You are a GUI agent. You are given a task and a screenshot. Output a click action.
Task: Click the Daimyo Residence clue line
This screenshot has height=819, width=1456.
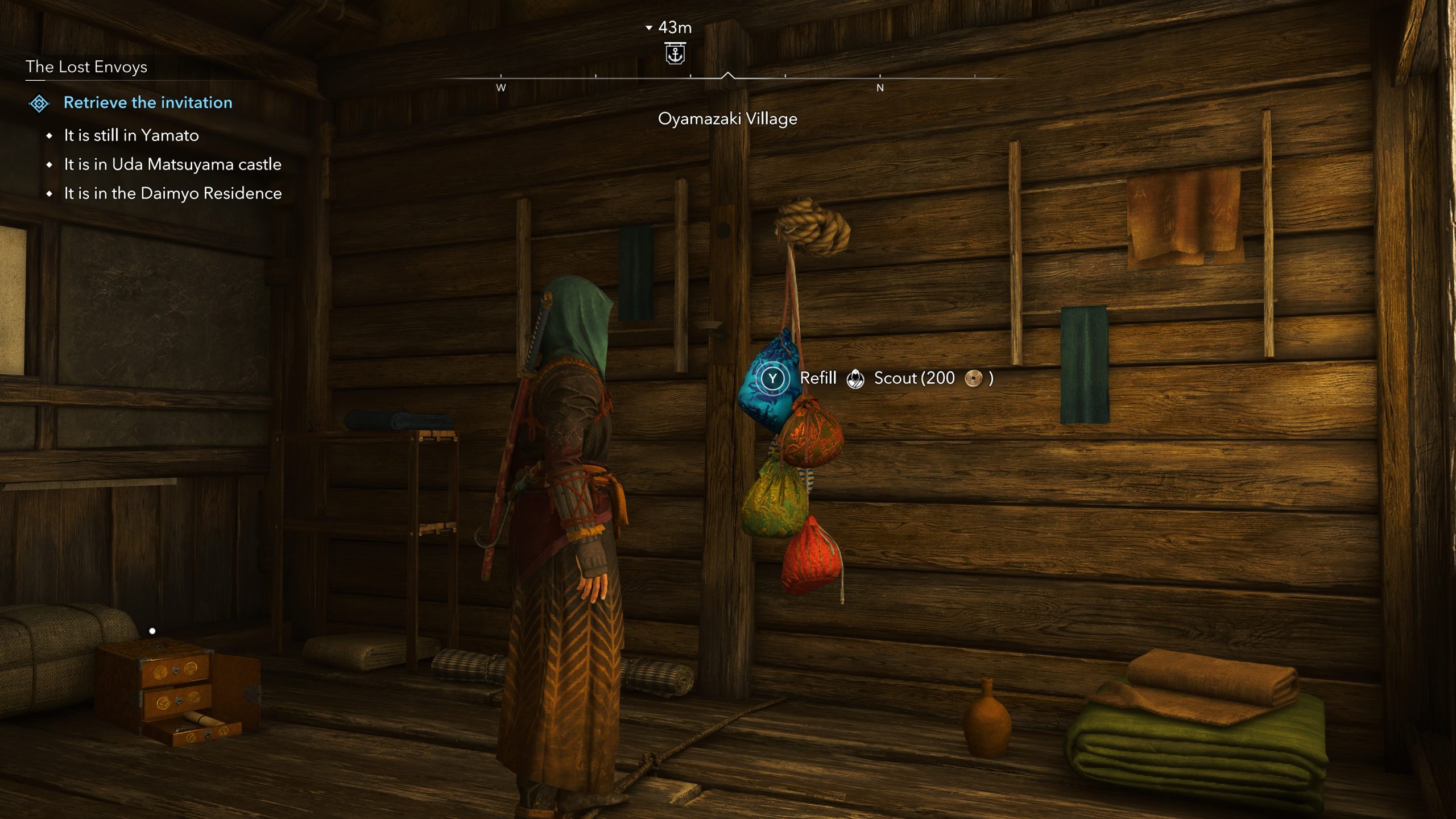172,193
